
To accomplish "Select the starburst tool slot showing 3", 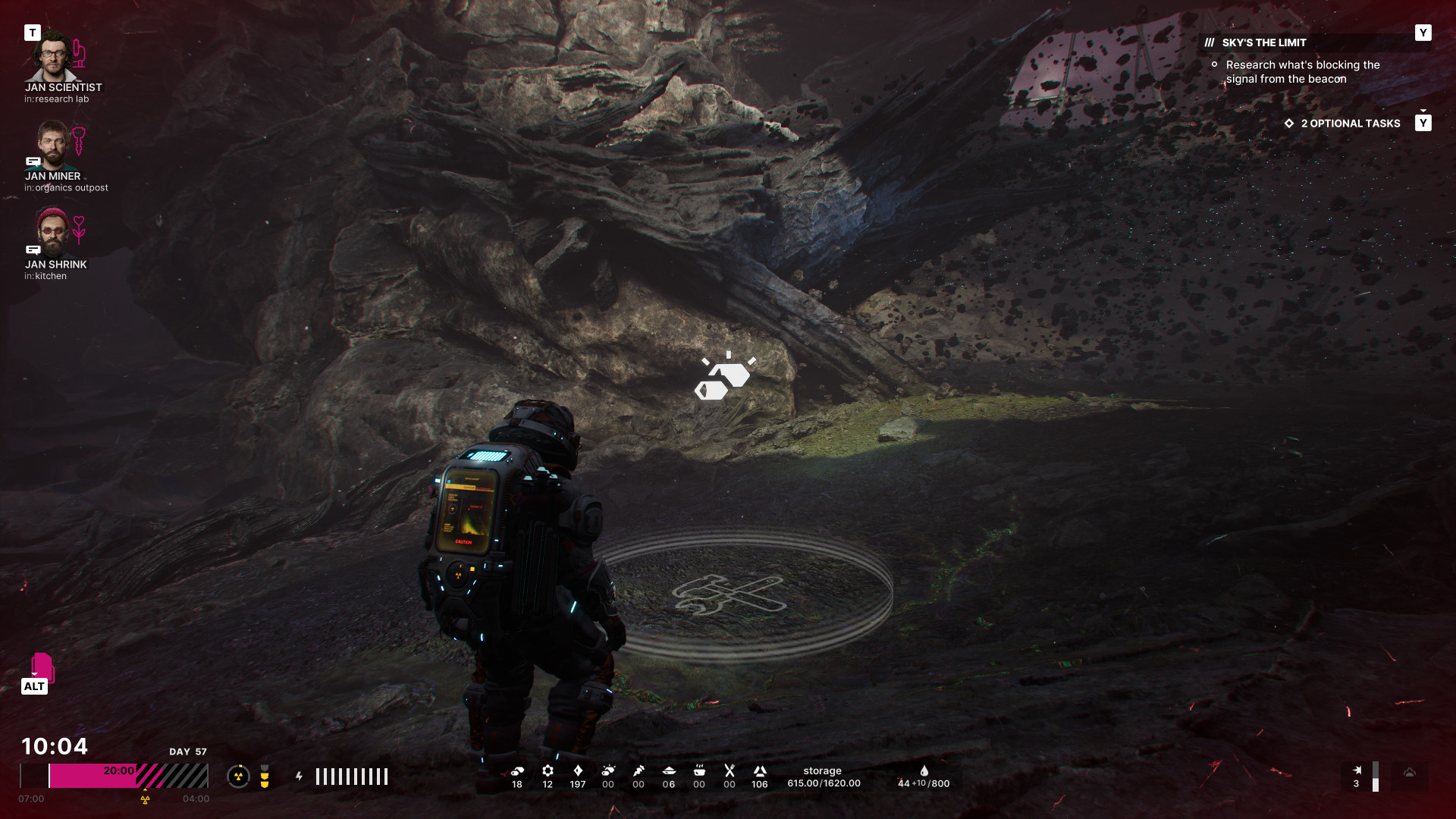I will click(x=1357, y=770).
